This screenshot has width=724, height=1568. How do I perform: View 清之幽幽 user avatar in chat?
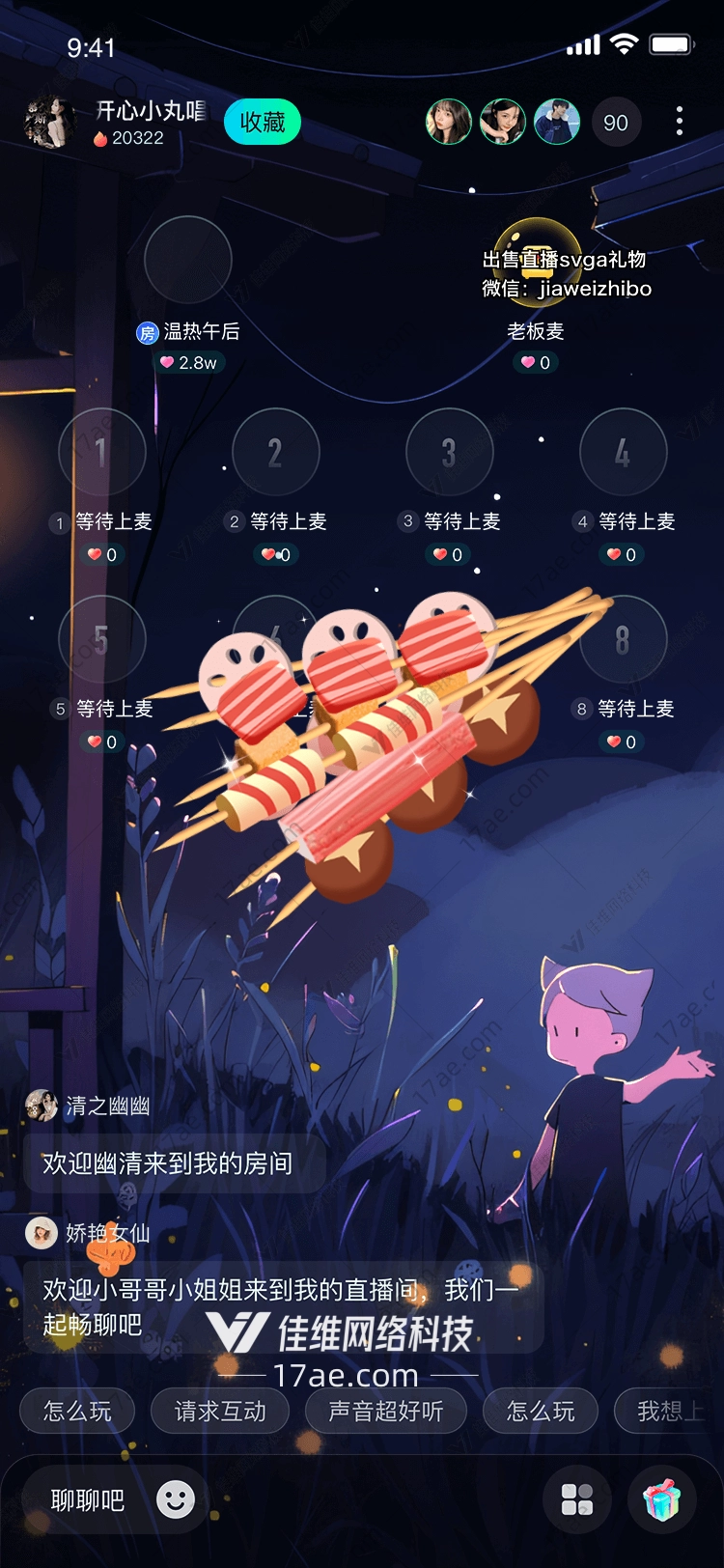(42, 1106)
